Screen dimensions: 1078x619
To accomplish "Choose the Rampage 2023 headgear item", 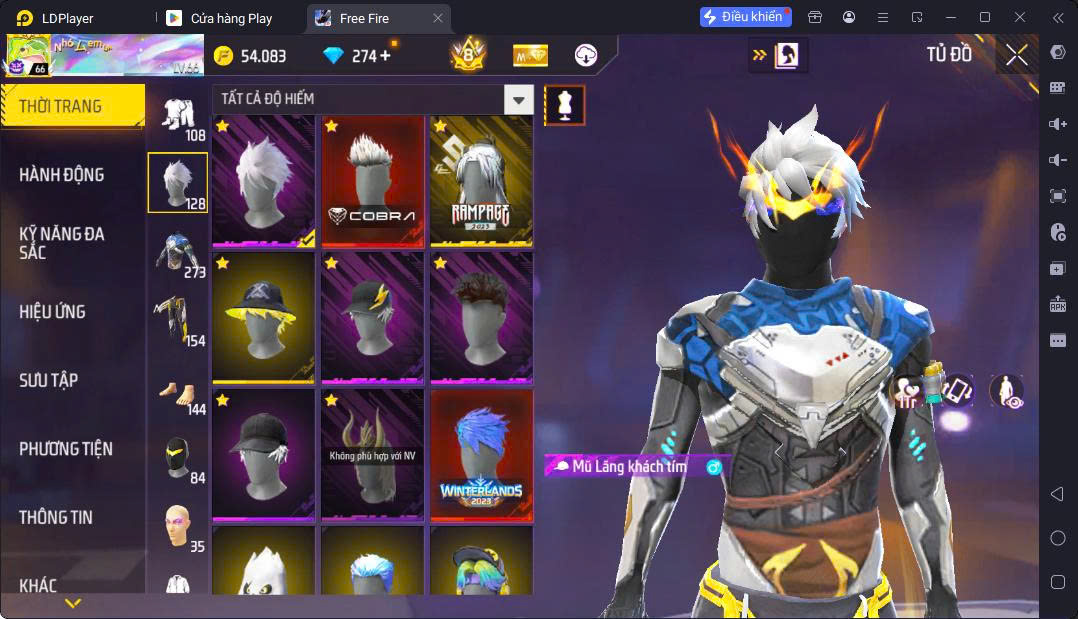I will (x=481, y=181).
